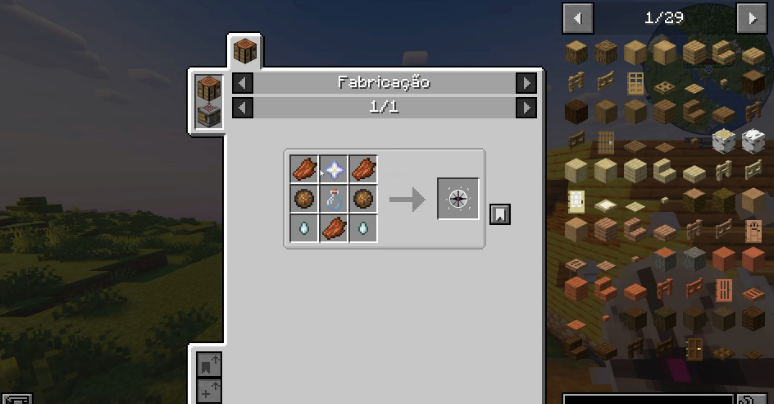
Task: Select the glass bottle in the grid center
Action: [x=334, y=198]
